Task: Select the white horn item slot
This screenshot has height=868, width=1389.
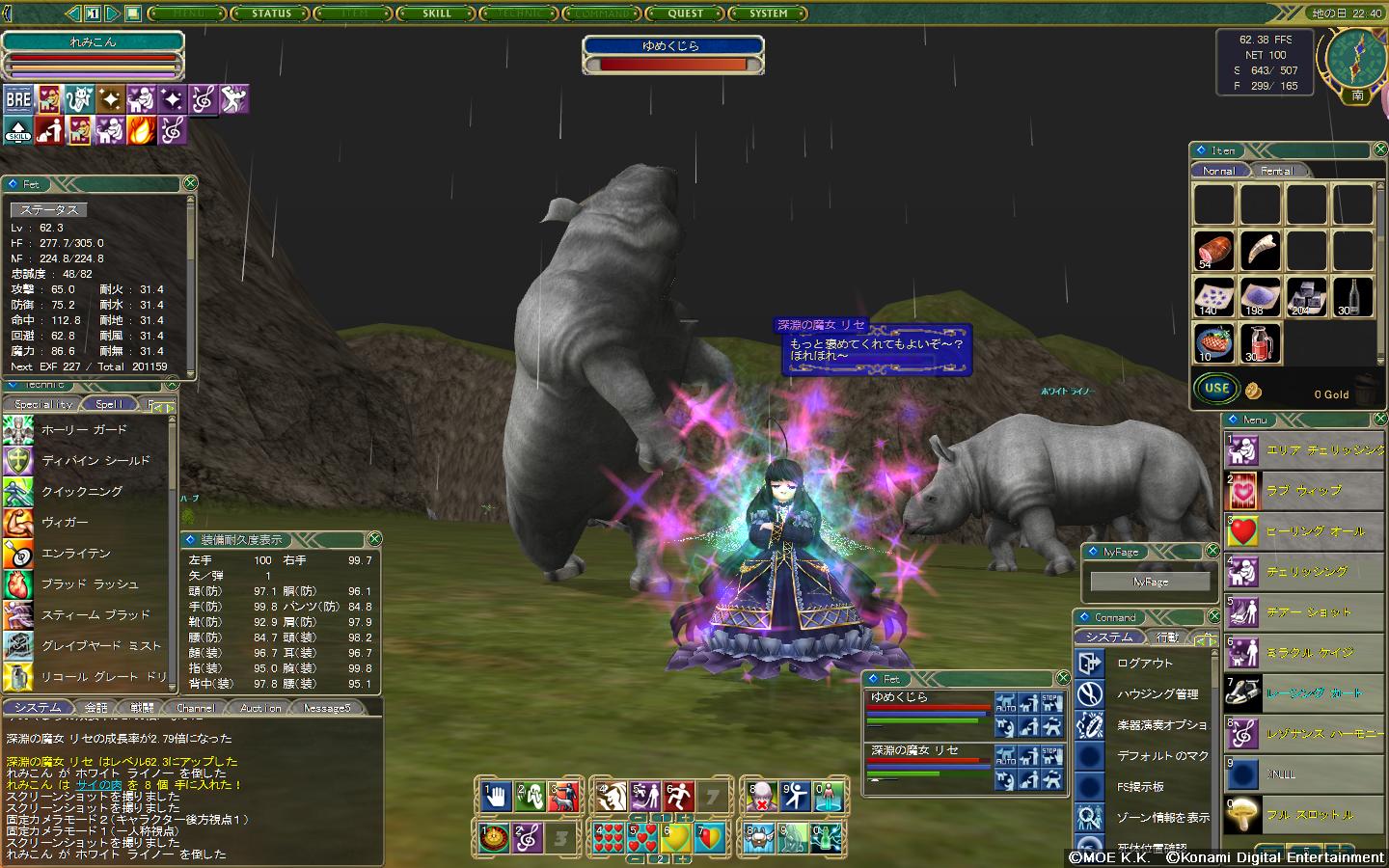Action: point(1260,251)
